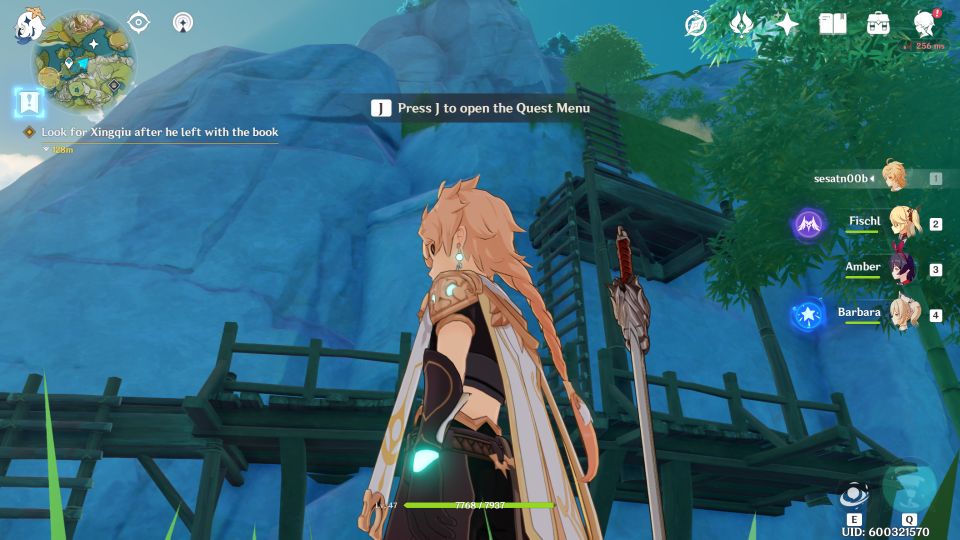
Task: Toggle the eye-shaped elemental sight icon
Action: (x=139, y=22)
